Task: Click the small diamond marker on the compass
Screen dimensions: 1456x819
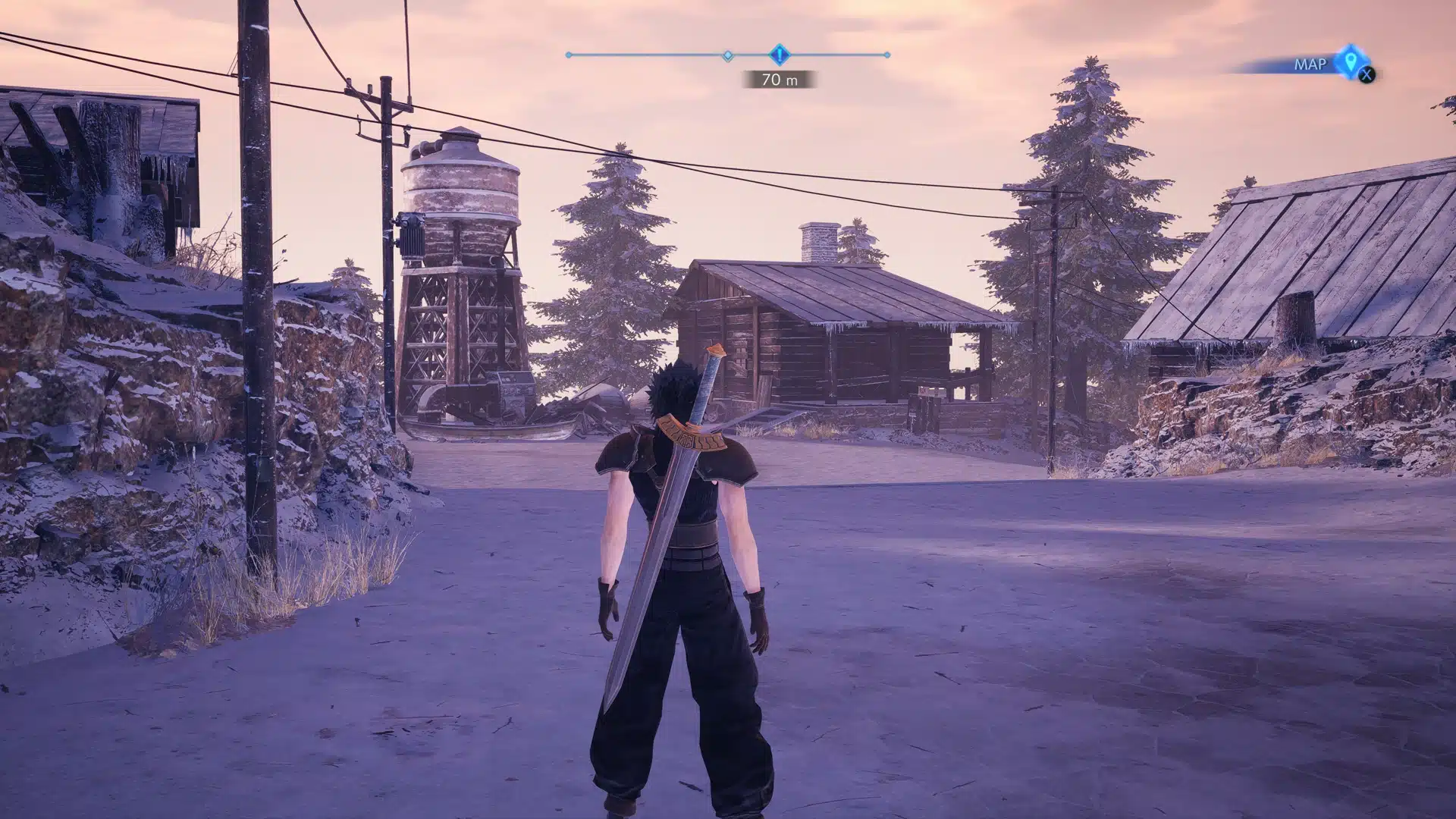Action: click(727, 55)
